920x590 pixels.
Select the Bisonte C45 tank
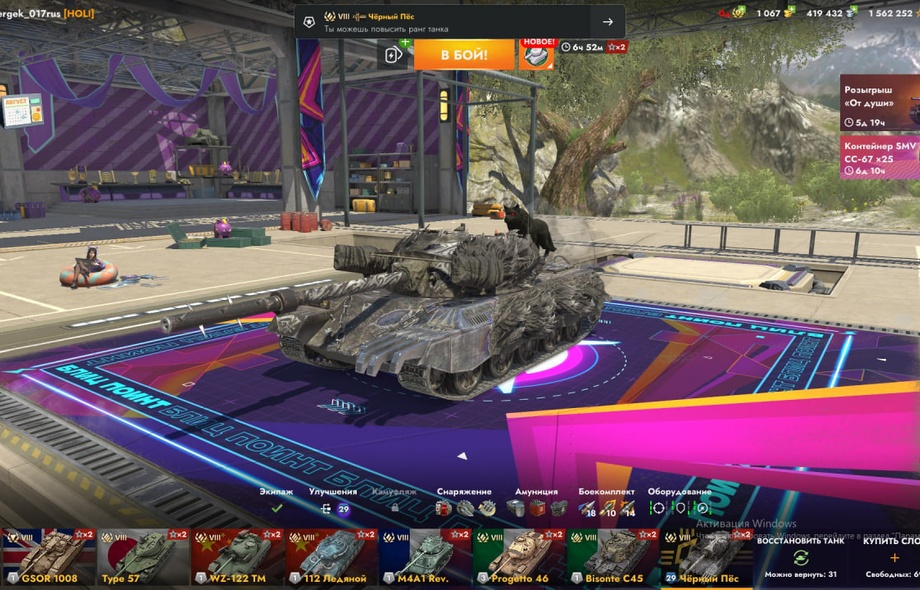point(613,558)
